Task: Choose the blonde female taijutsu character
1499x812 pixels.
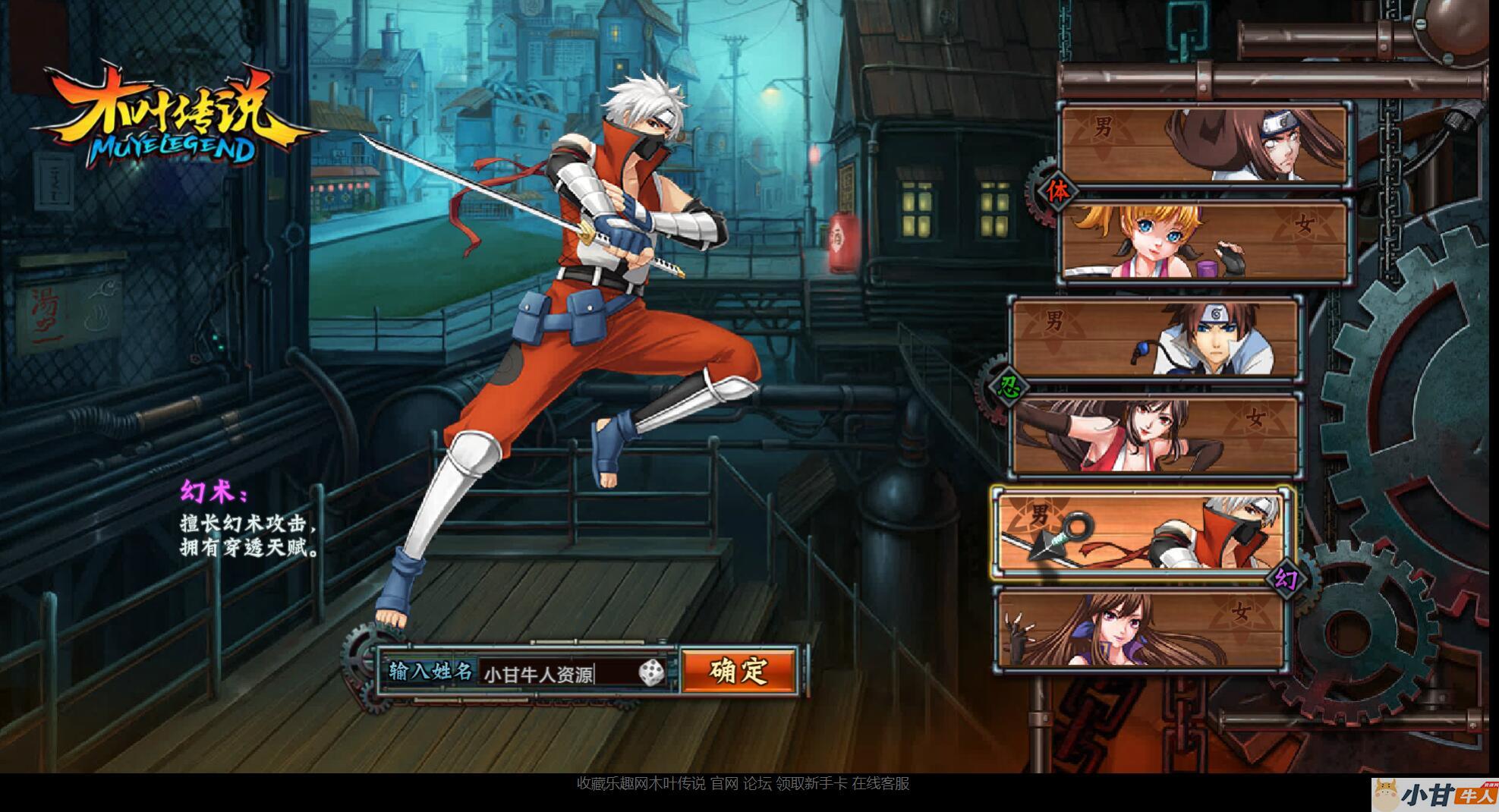Action: [x=1203, y=240]
